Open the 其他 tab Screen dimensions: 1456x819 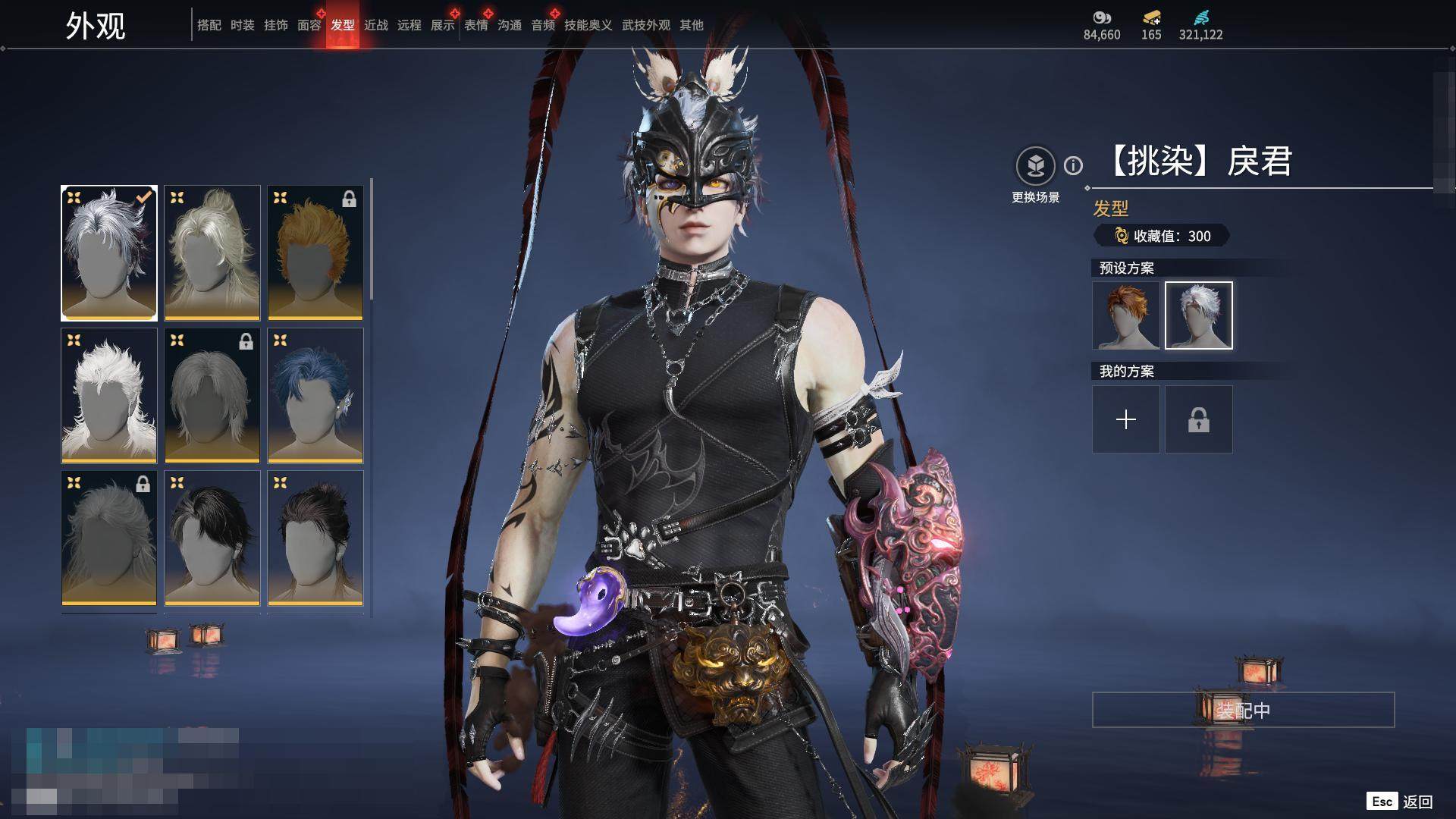click(691, 25)
